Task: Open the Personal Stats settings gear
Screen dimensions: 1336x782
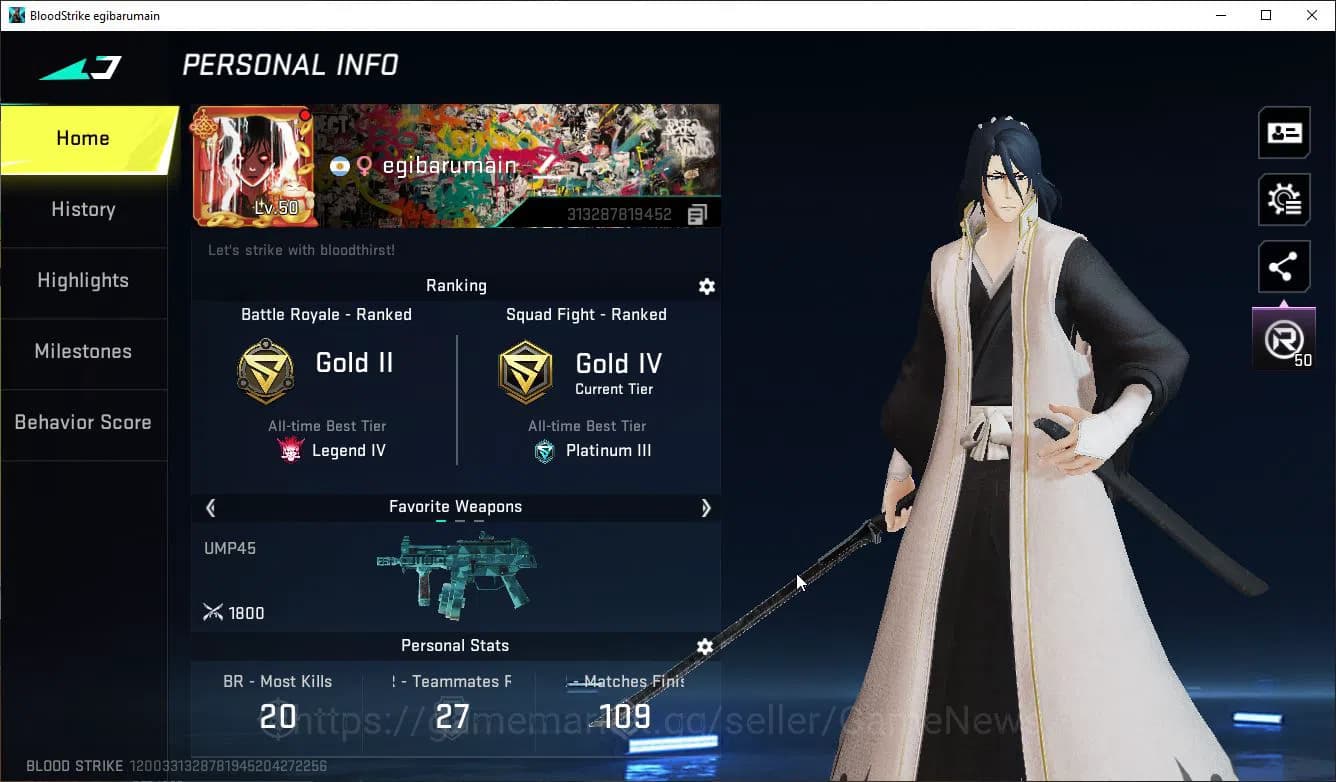Action: [705, 647]
